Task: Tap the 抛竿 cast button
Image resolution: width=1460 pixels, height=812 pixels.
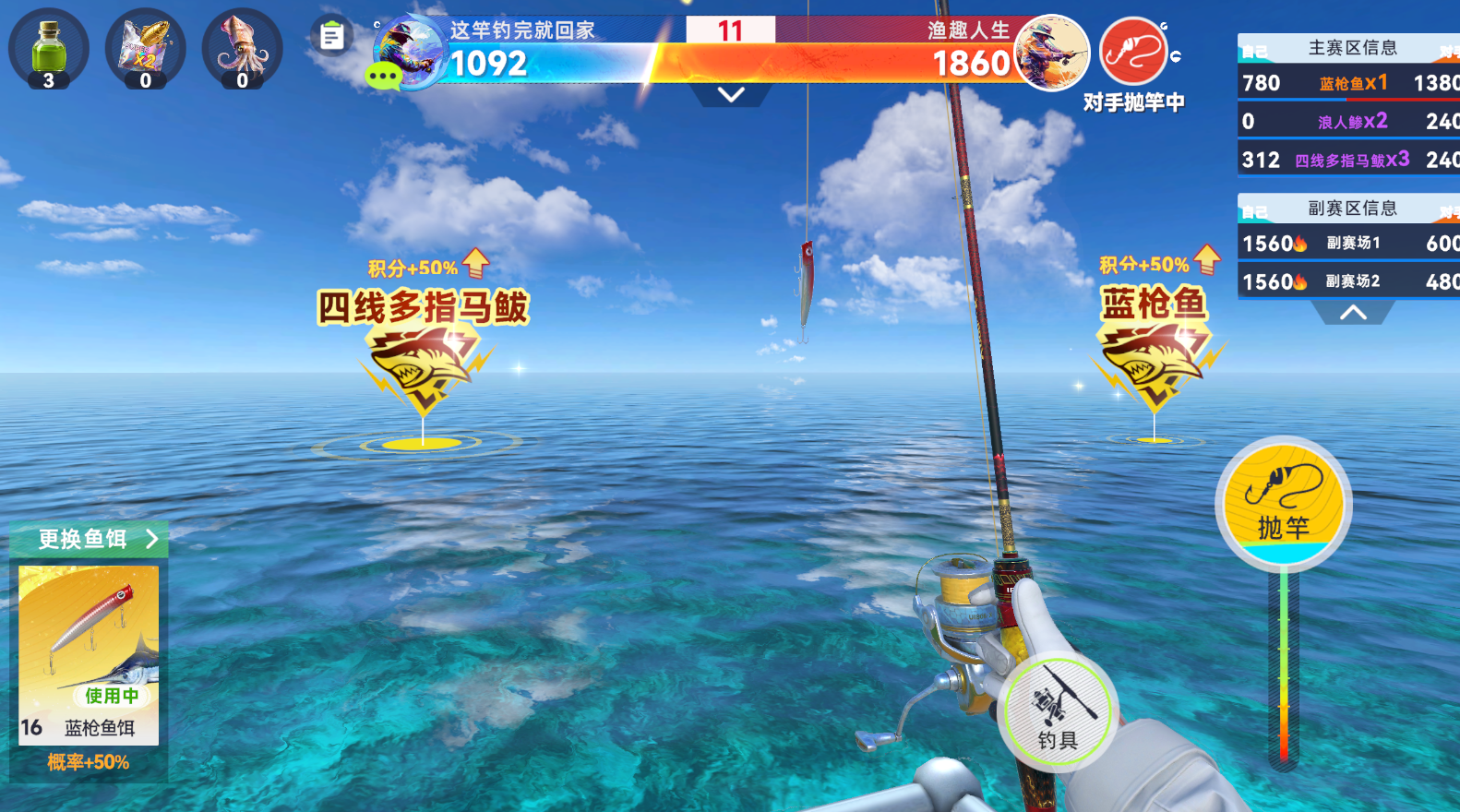Action: pos(1283,503)
